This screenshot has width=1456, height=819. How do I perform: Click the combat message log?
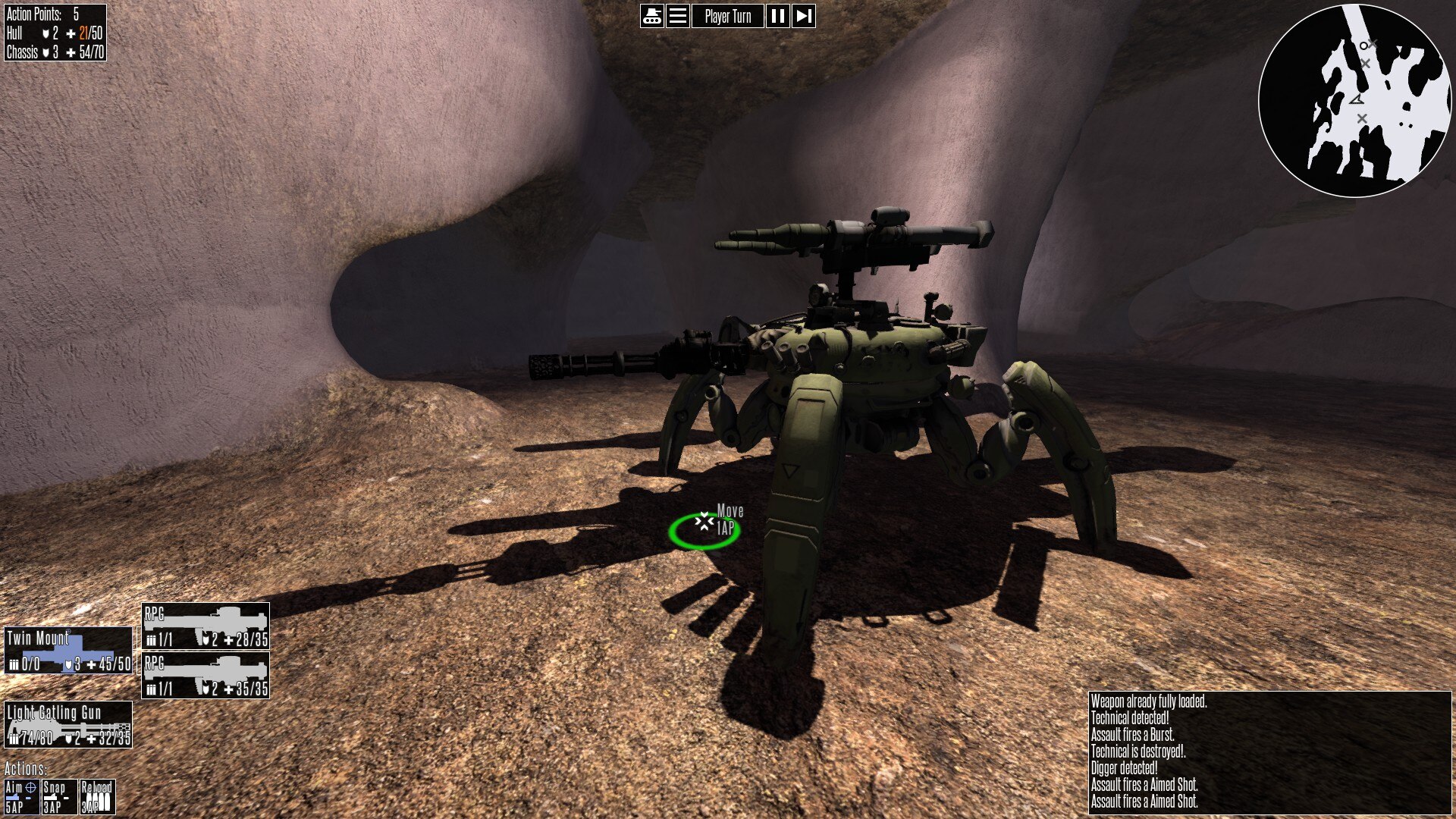(x=1270, y=752)
